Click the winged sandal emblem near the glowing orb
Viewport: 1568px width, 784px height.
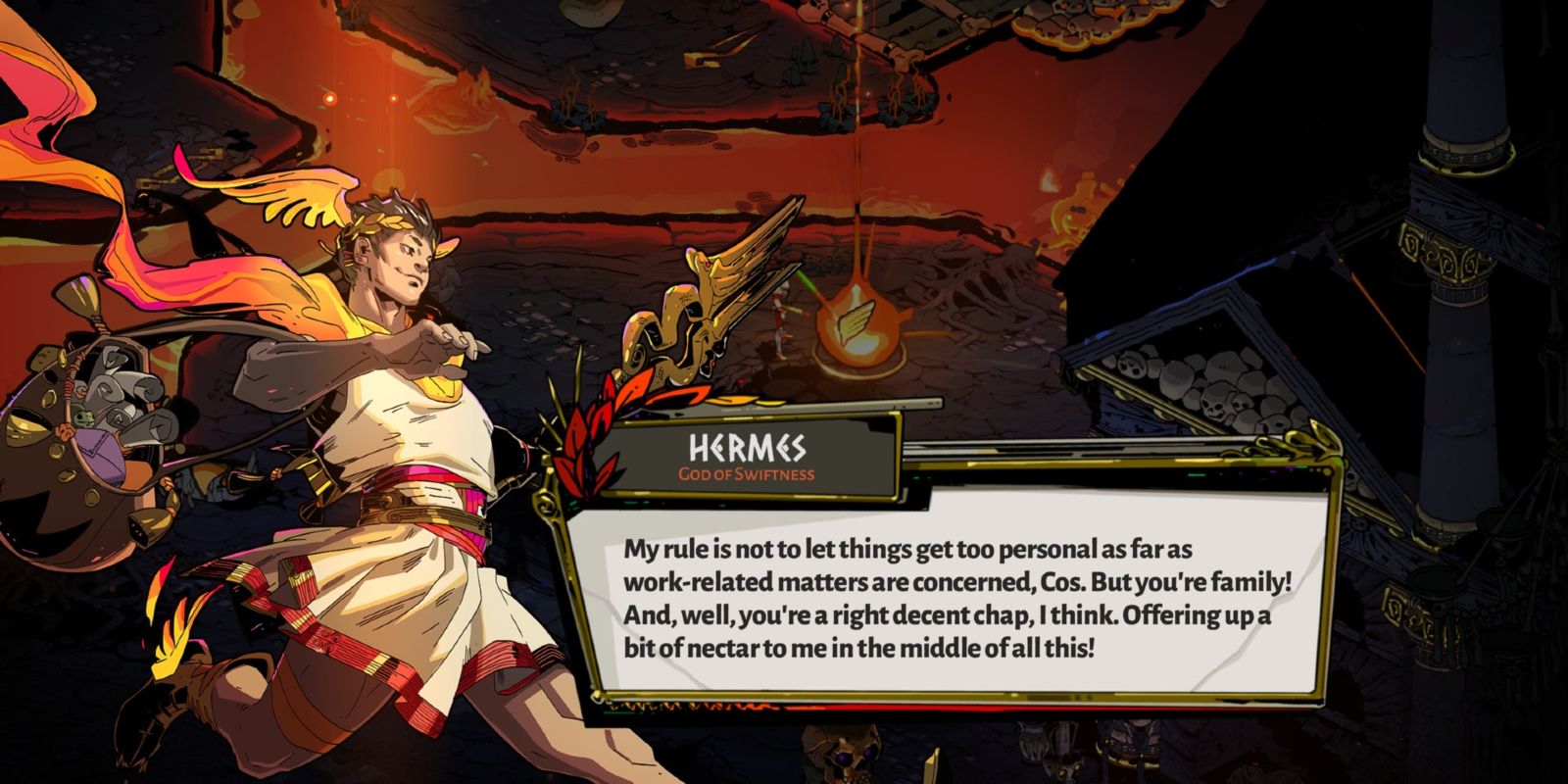pyautogui.click(x=856, y=323)
